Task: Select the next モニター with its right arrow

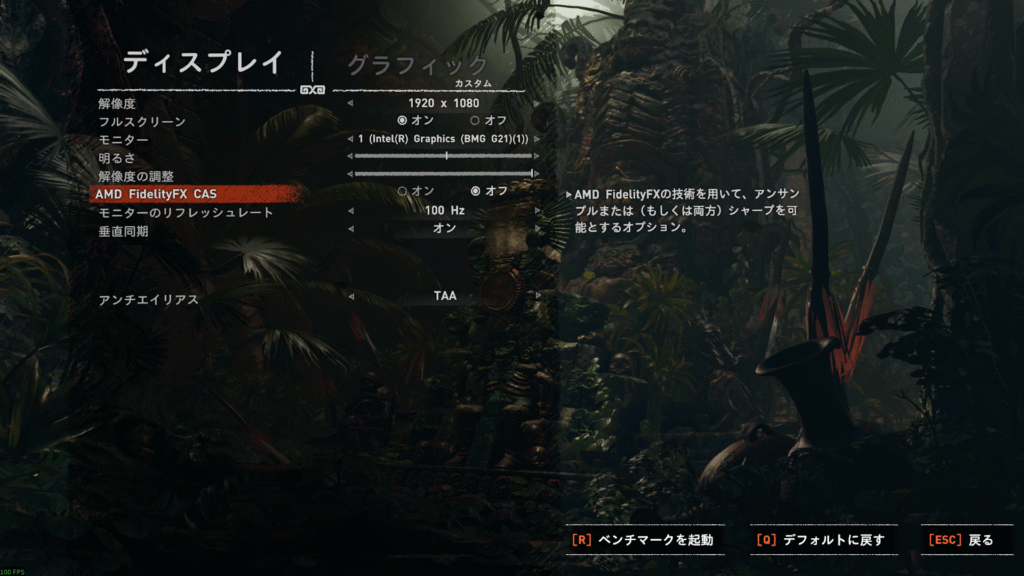Action: tap(538, 139)
